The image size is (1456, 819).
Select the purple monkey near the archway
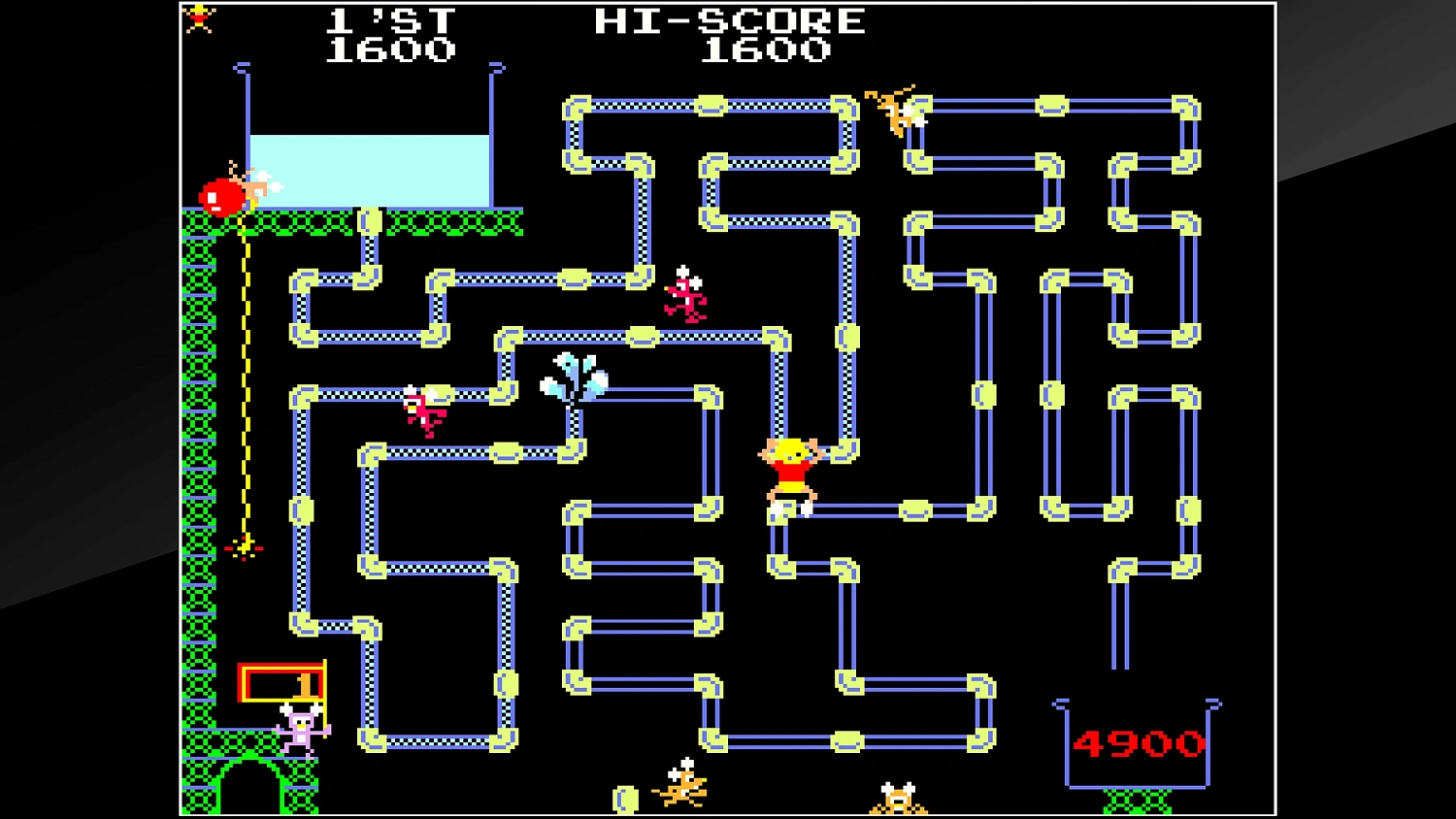point(299,728)
